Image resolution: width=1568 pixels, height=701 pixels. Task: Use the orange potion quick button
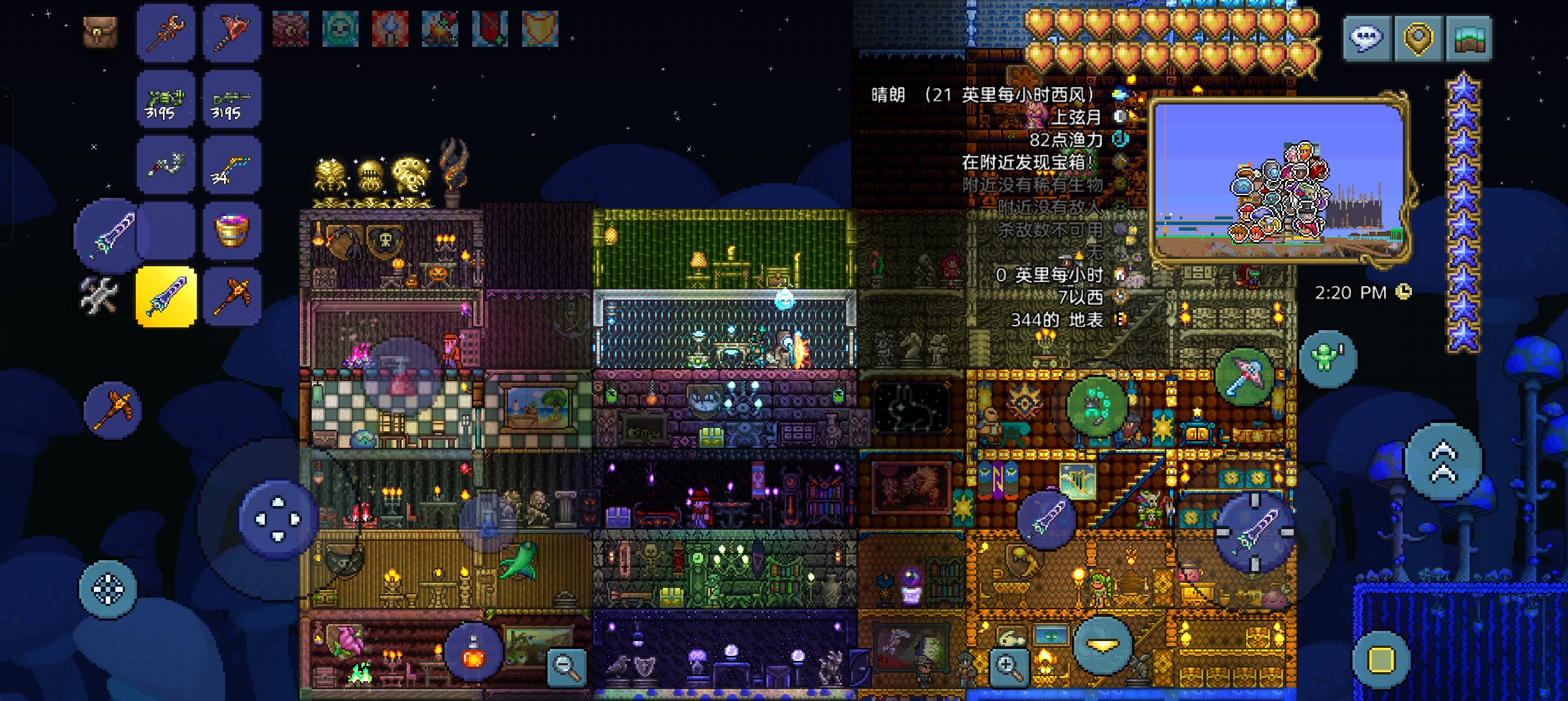[x=474, y=652]
